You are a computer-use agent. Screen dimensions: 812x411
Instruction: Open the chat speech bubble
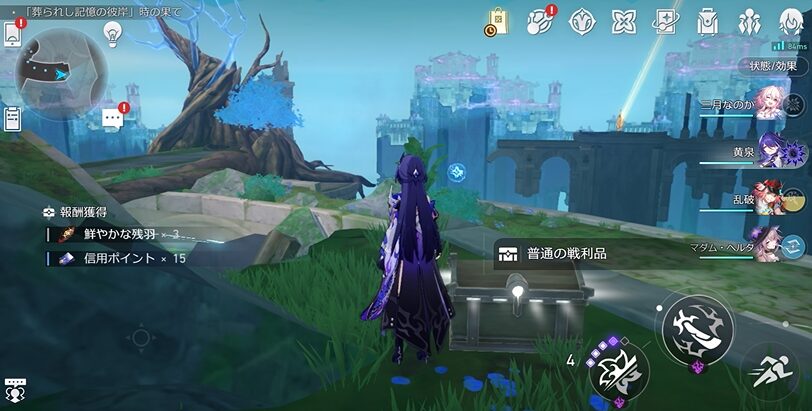pos(112,117)
